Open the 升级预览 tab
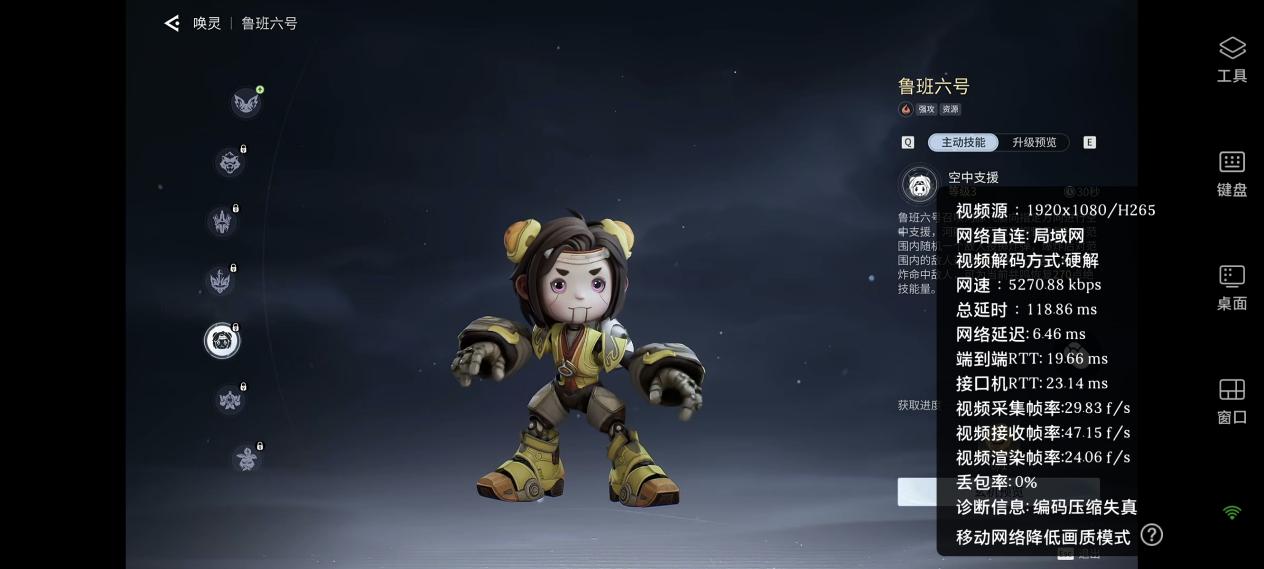The width and height of the screenshot is (1264, 569). pos(1034,142)
